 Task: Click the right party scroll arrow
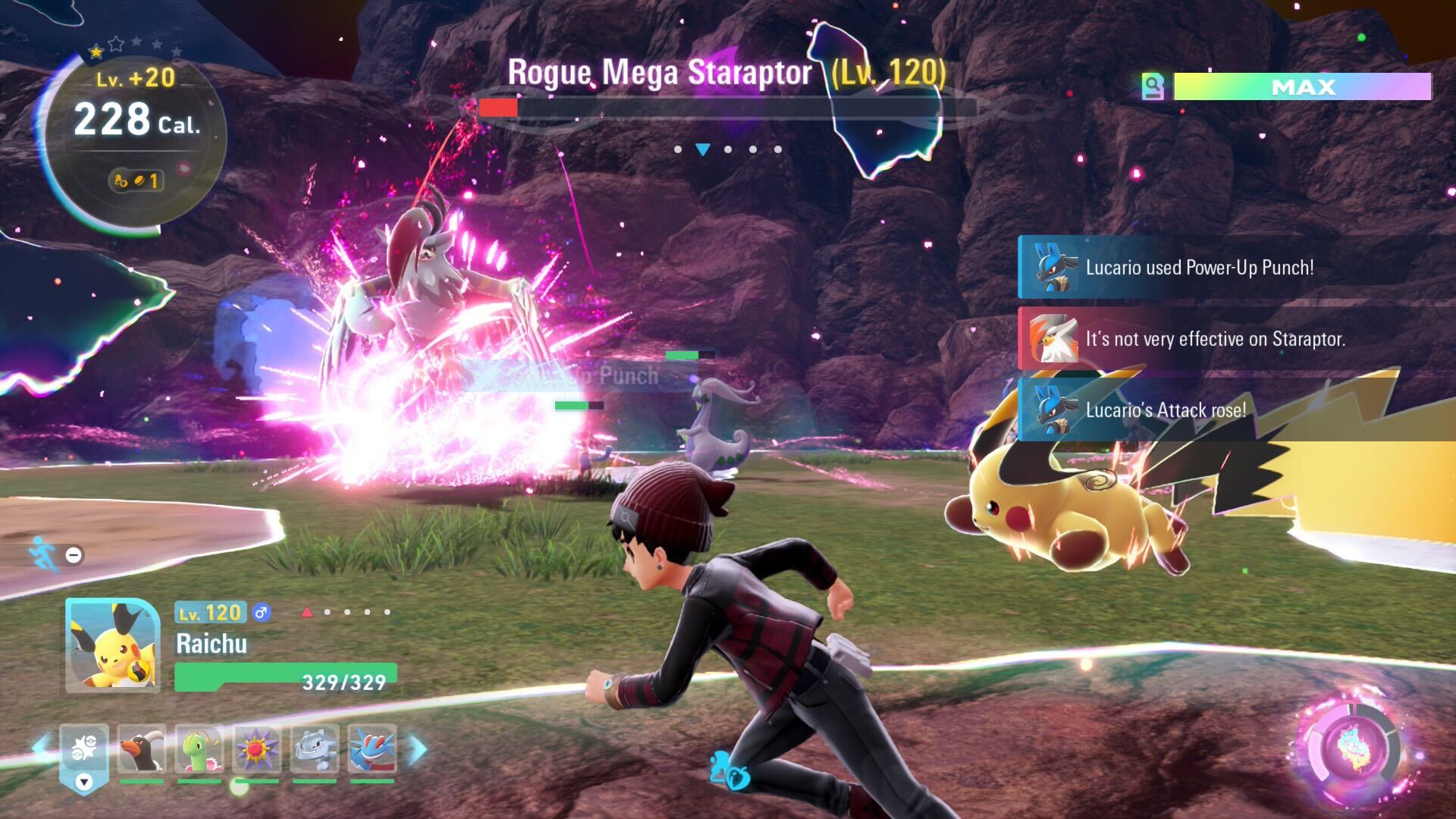(x=418, y=749)
